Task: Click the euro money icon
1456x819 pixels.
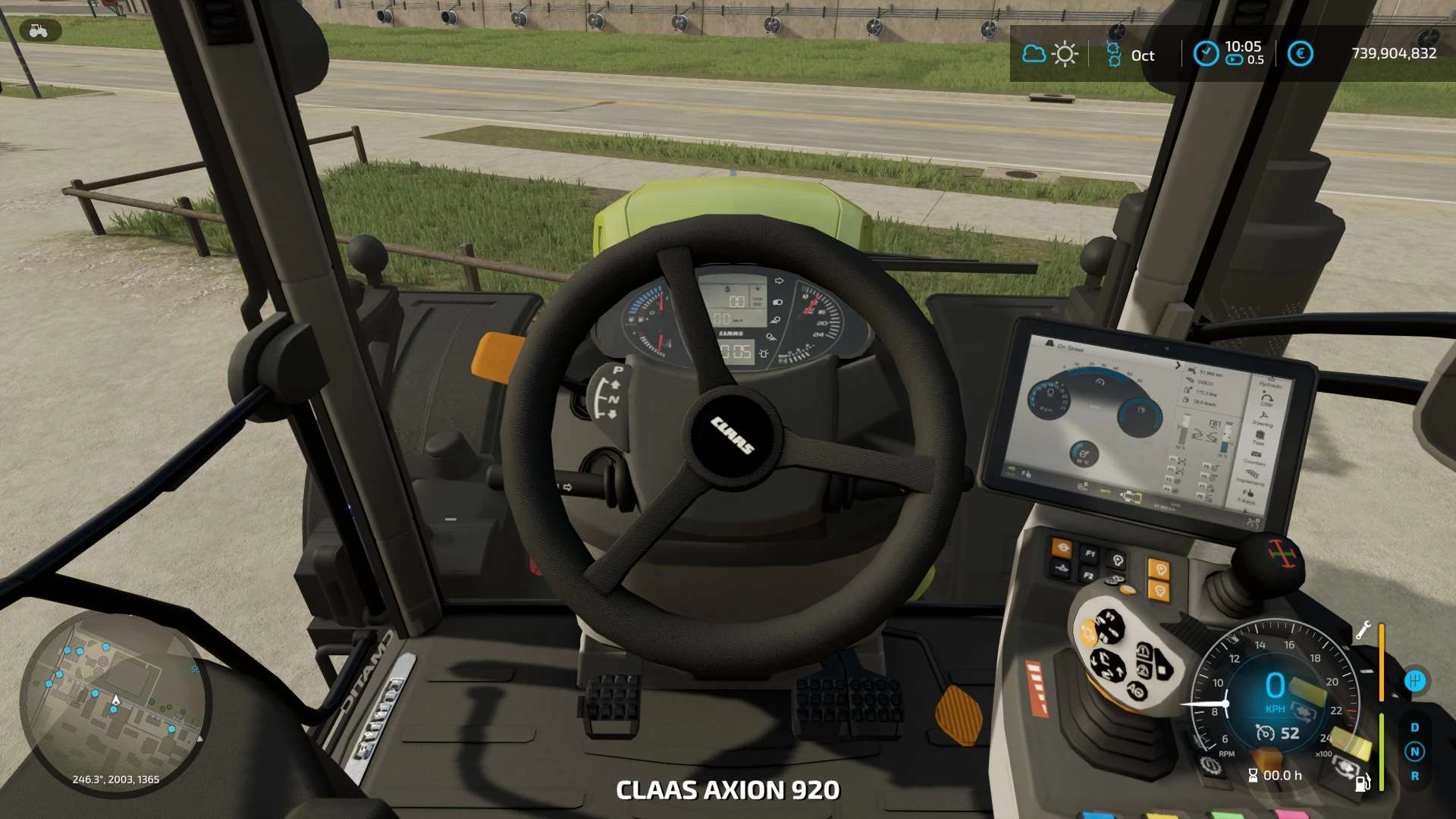Action: (1300, 54)
